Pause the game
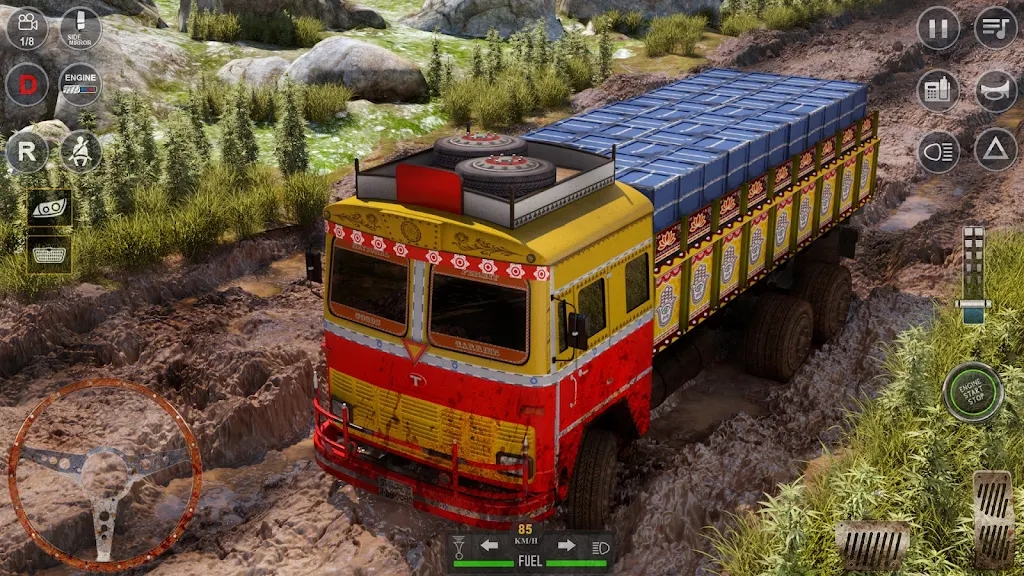Screen dimensions: 1024x576 click(x=938, y=28)
